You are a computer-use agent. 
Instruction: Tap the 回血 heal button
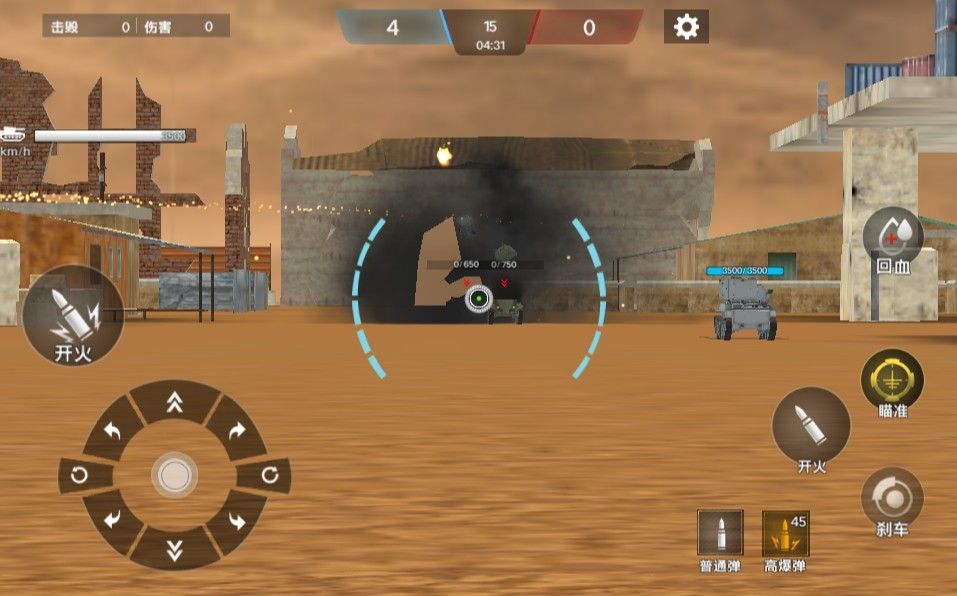892,240
